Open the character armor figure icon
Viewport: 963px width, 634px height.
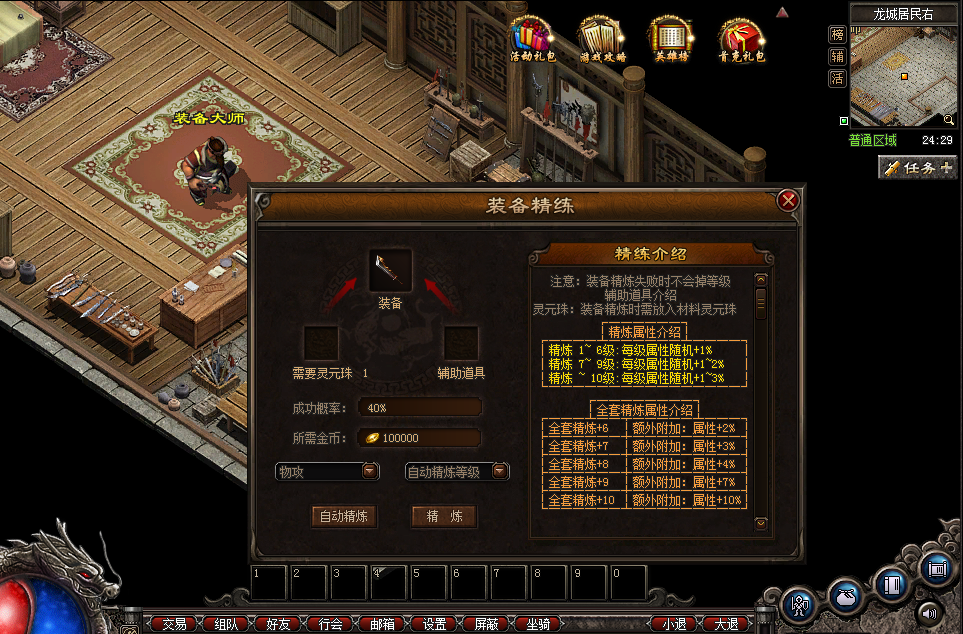[x=799, y=603]
